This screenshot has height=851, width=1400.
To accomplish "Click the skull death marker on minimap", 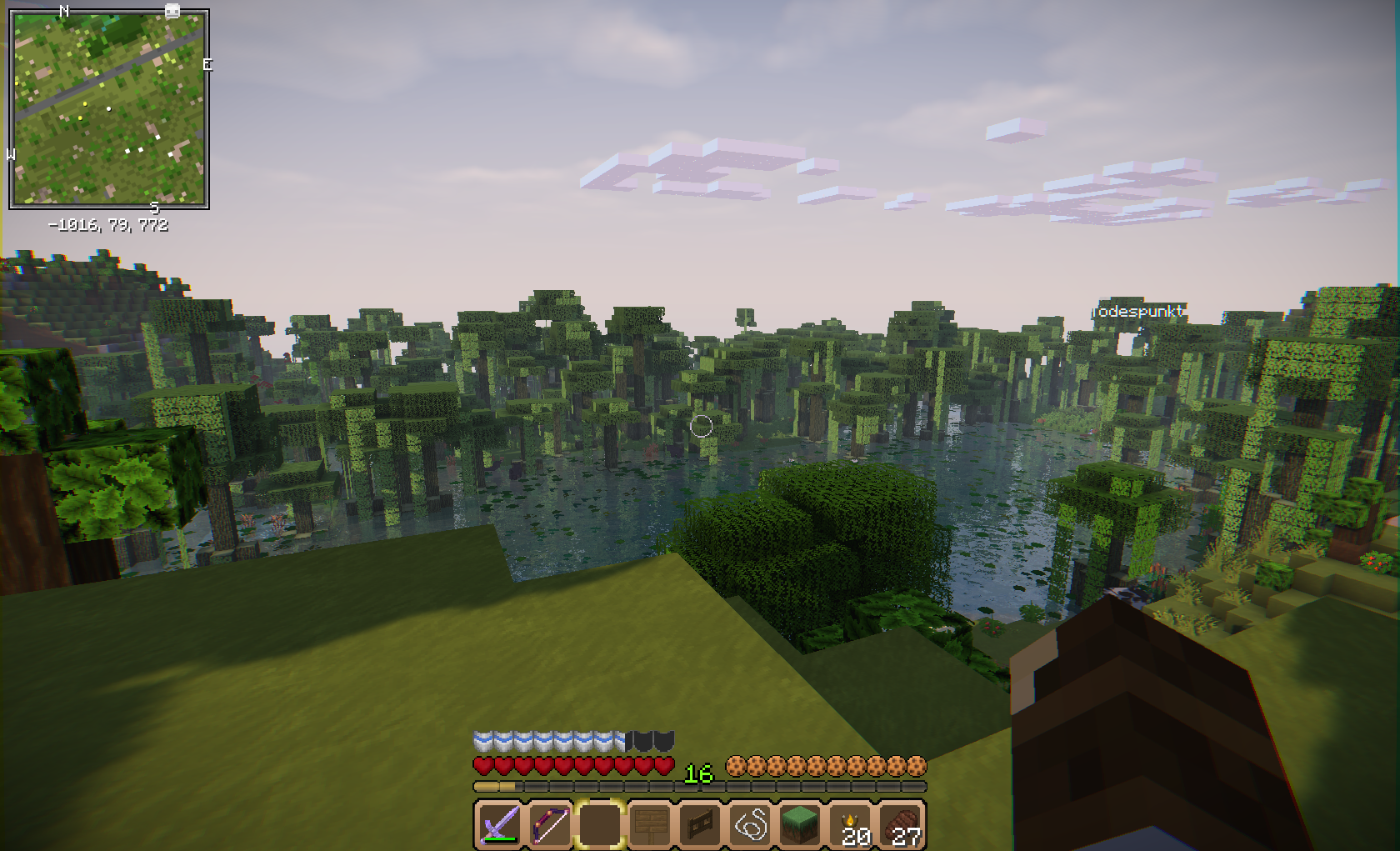I will [x=172, y=11].
